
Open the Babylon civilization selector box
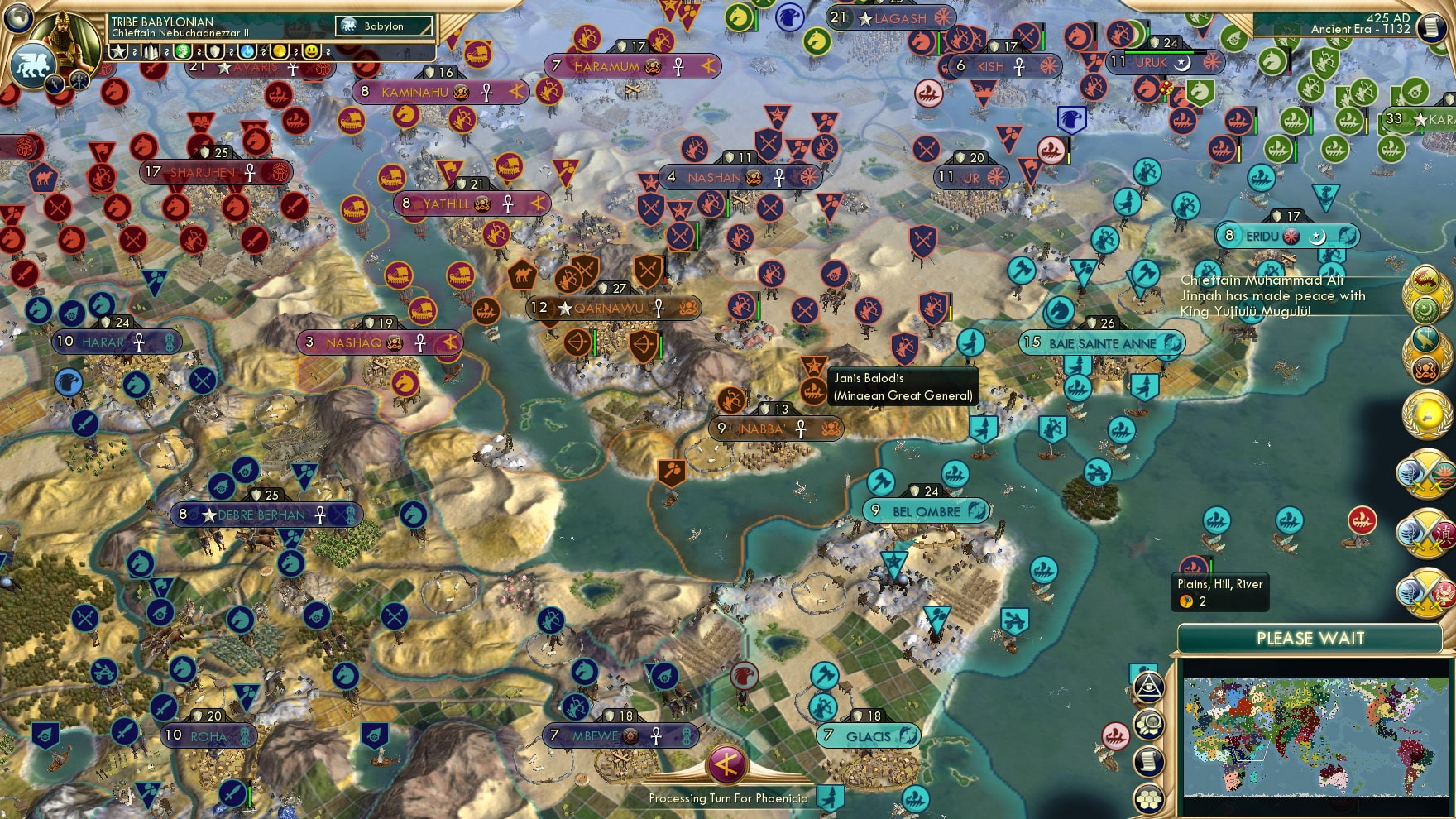coord(382,26)
